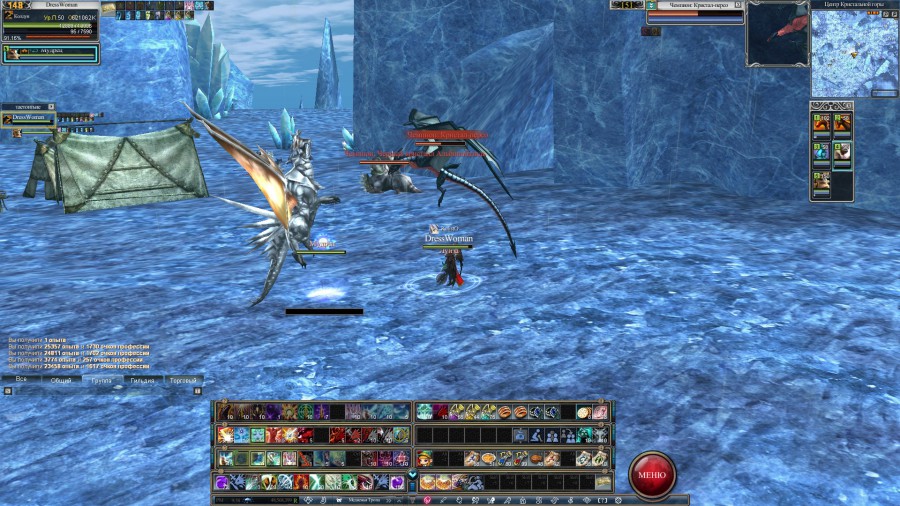
Task: Select the white beast pet slot
Action: [x=842, y=152]
